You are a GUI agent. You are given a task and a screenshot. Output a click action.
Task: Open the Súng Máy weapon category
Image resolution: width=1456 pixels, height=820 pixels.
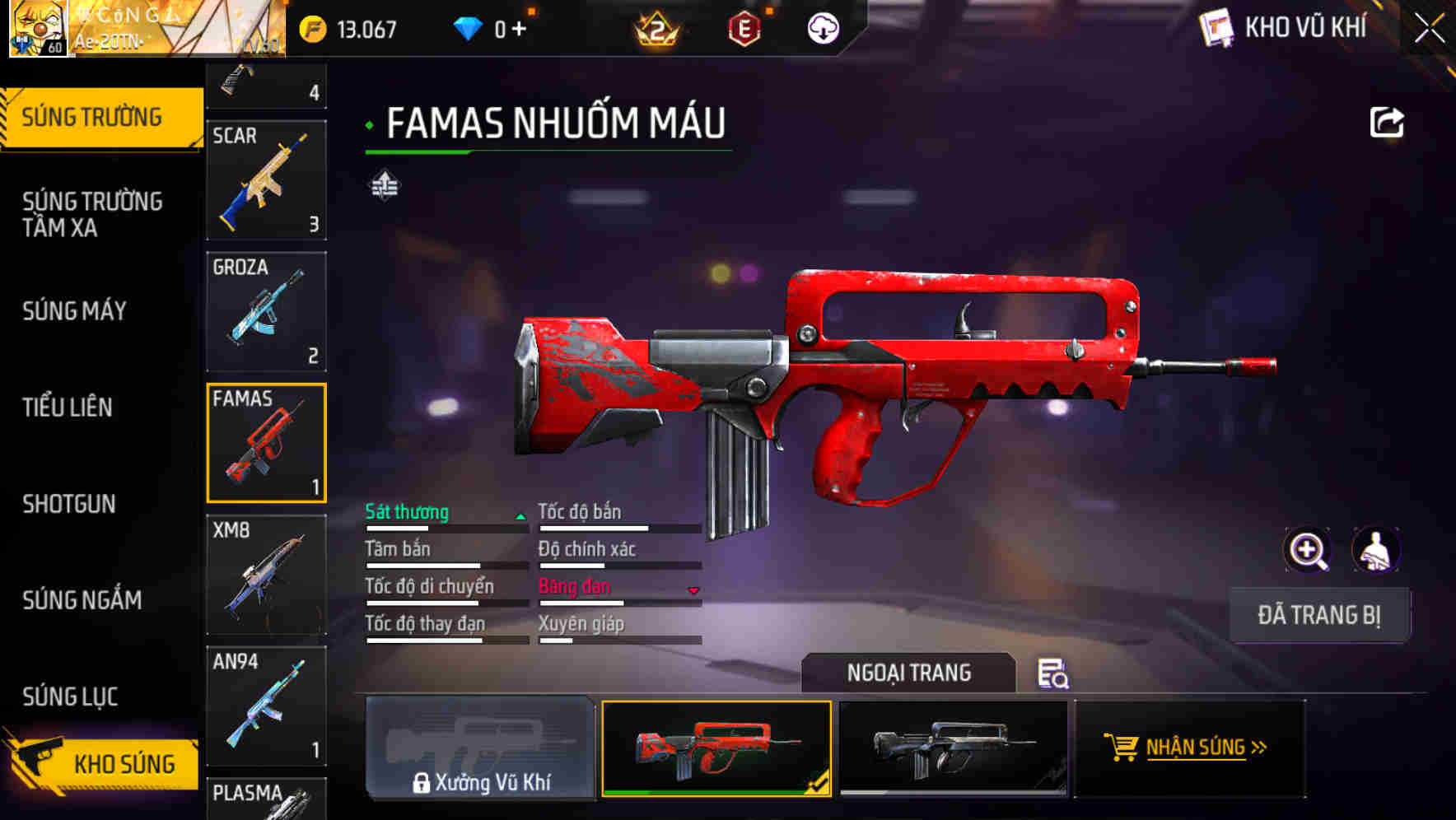click(x=75, y=311)
